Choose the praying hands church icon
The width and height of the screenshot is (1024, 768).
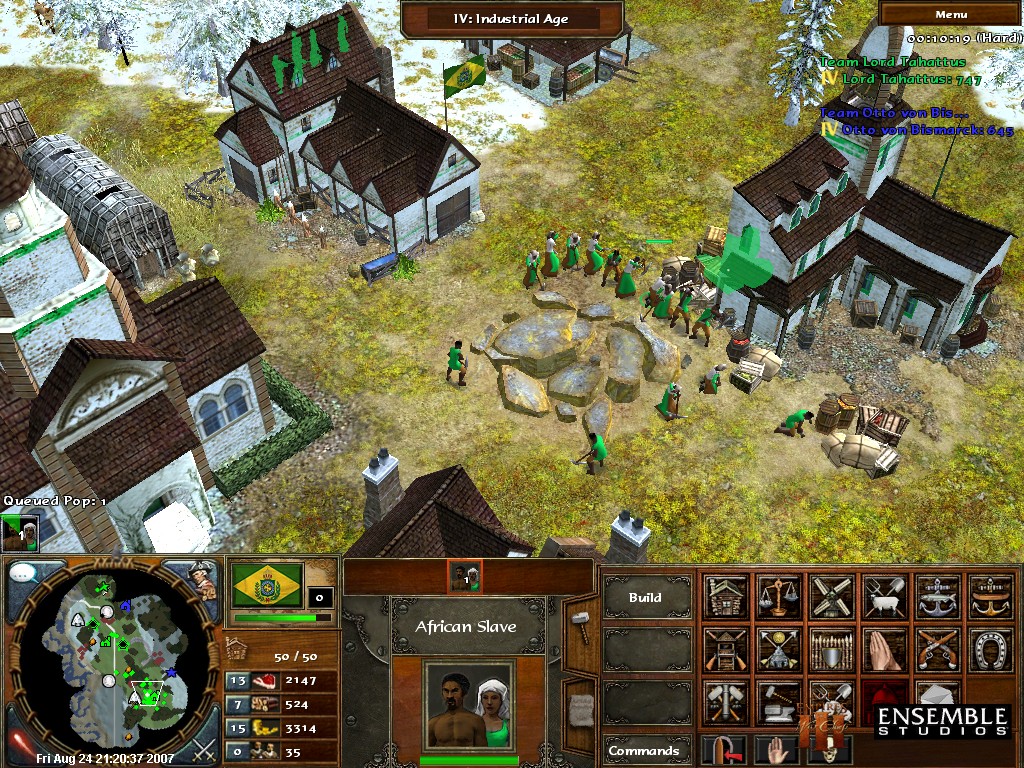click(x=883, y=649)
